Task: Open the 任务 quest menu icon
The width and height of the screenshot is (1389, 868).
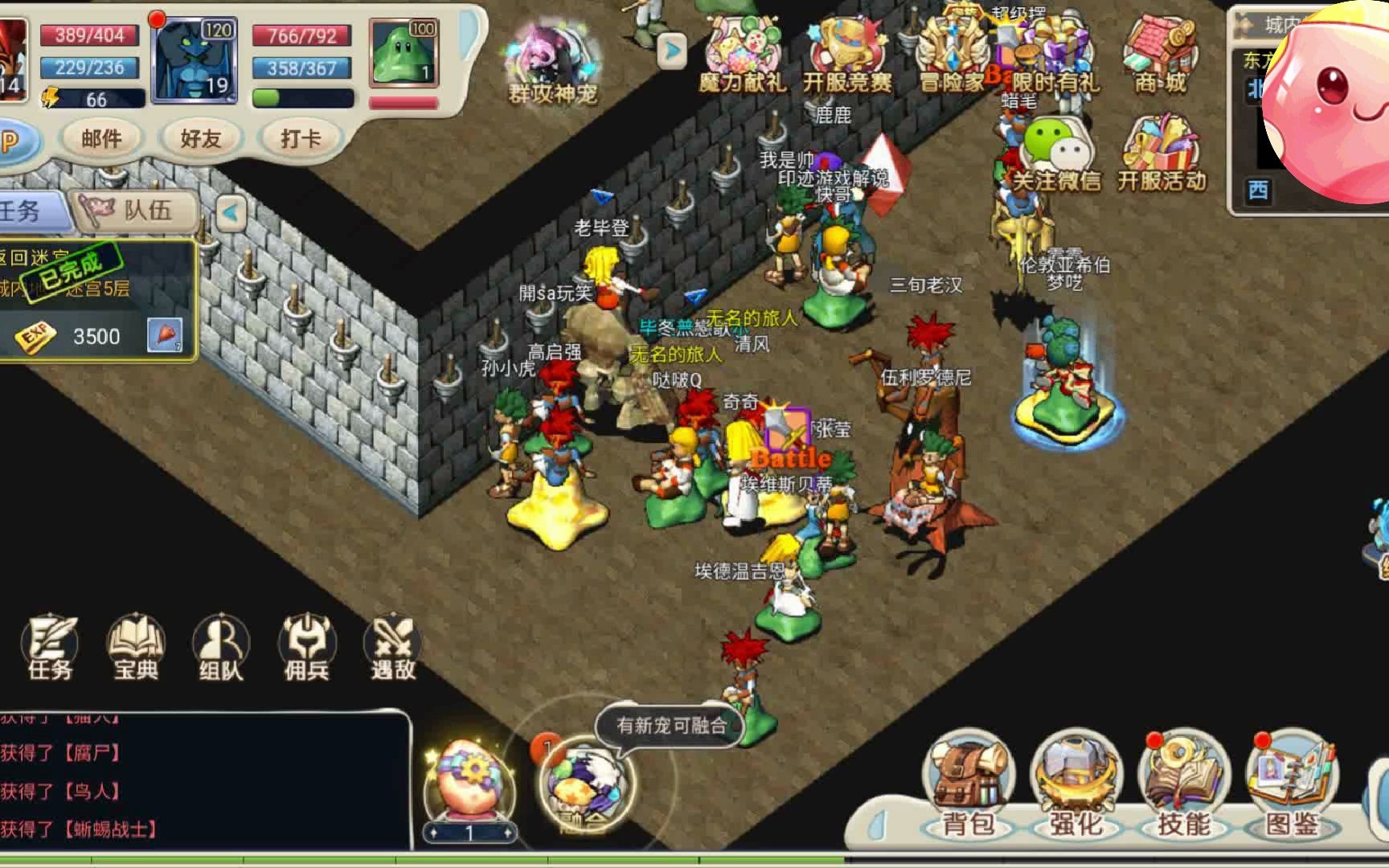Action: click(x=51, y=648)
